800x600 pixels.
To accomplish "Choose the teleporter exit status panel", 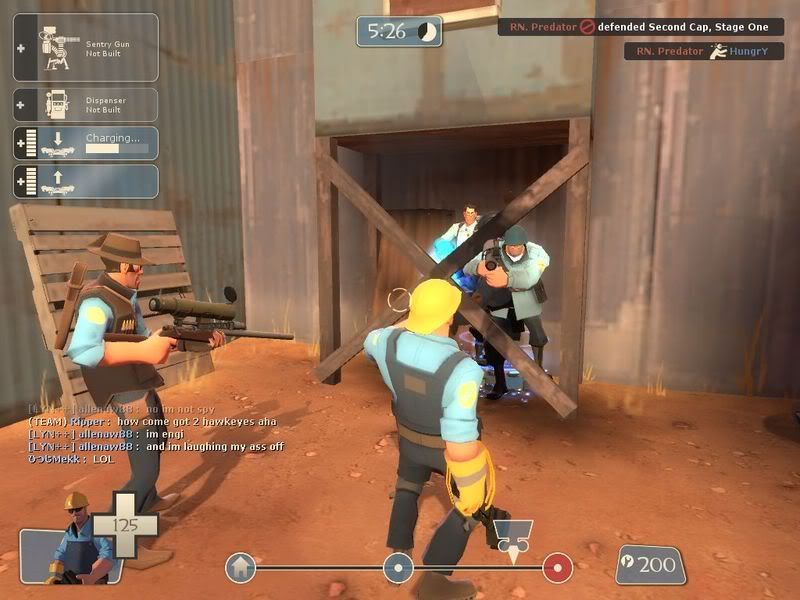I will (86, 181).
